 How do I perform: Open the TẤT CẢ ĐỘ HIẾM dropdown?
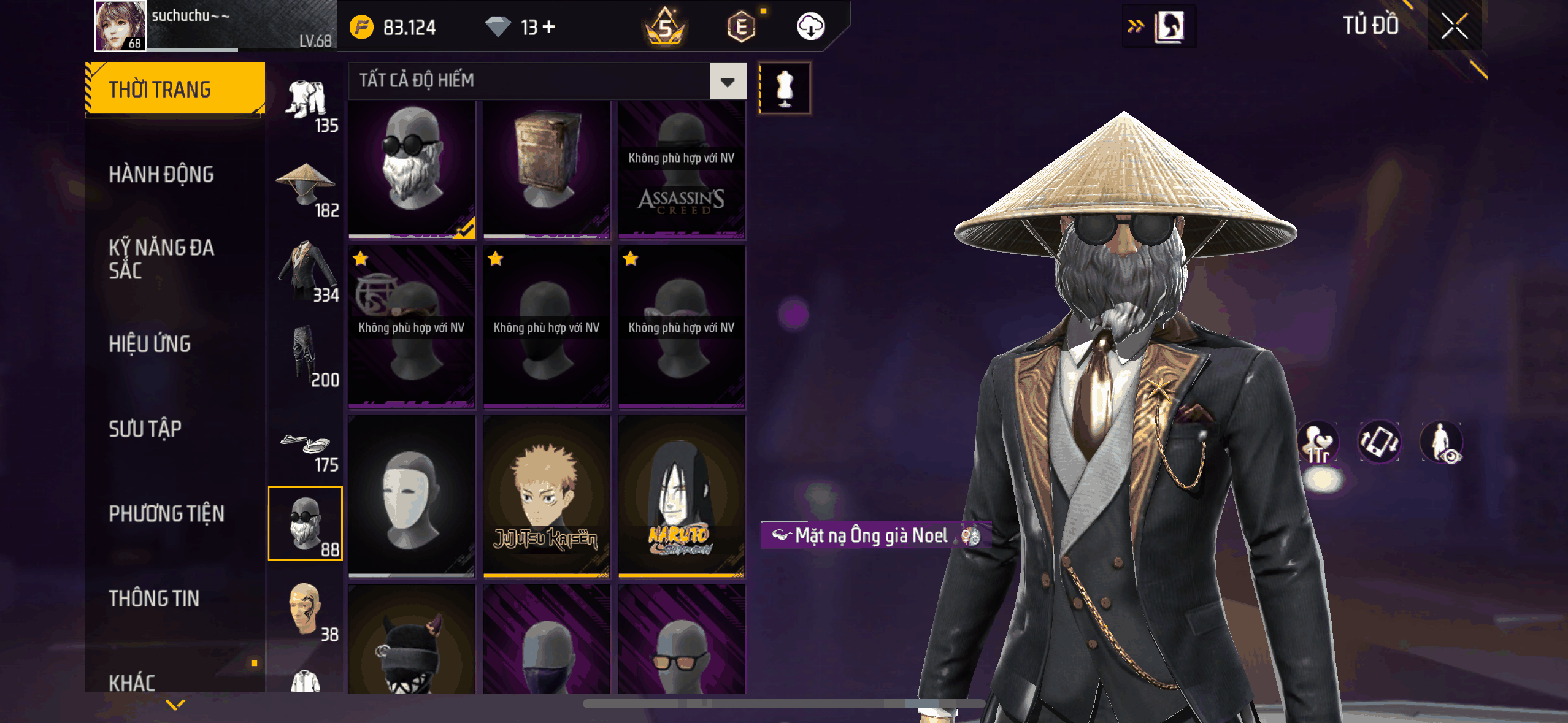(728, 82)
